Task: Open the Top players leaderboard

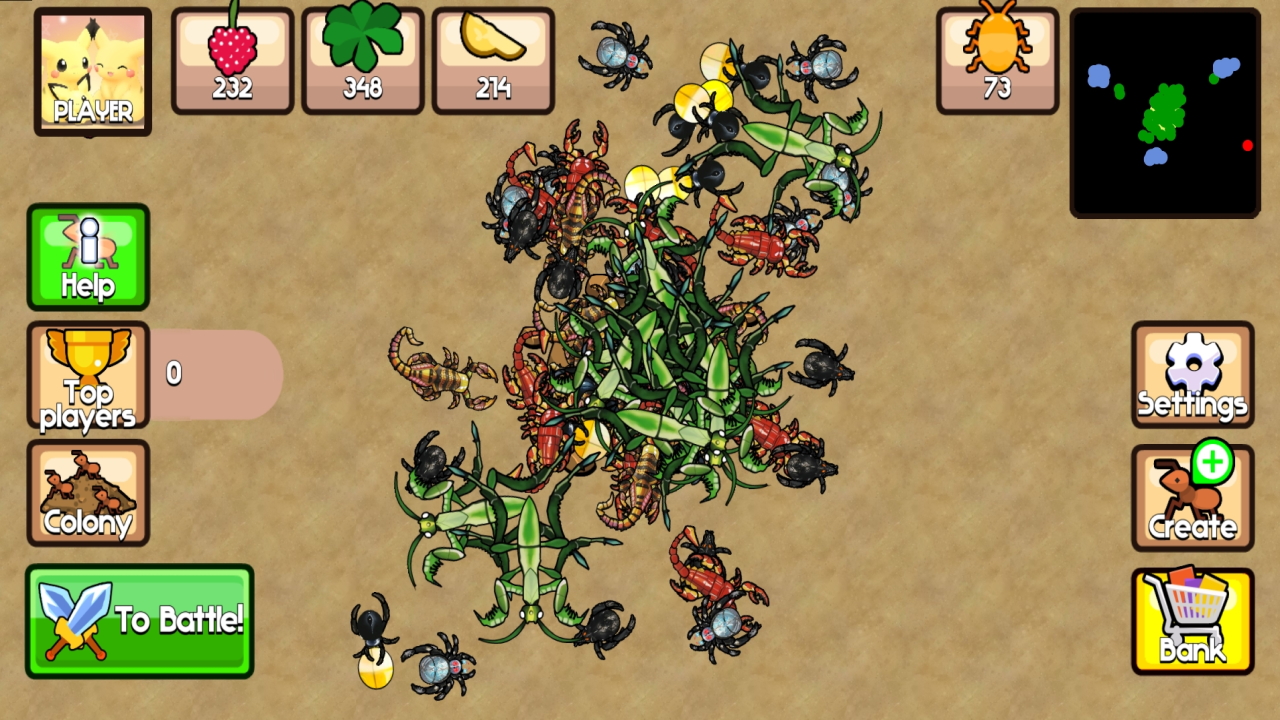Action: pyautogui.click(x=88, y=376)
